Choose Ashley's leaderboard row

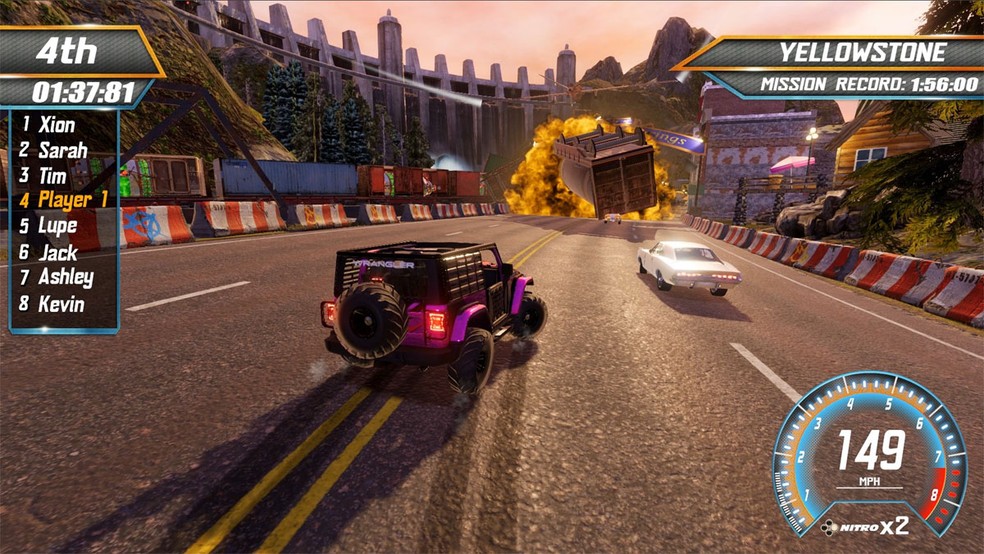(66, 278)
